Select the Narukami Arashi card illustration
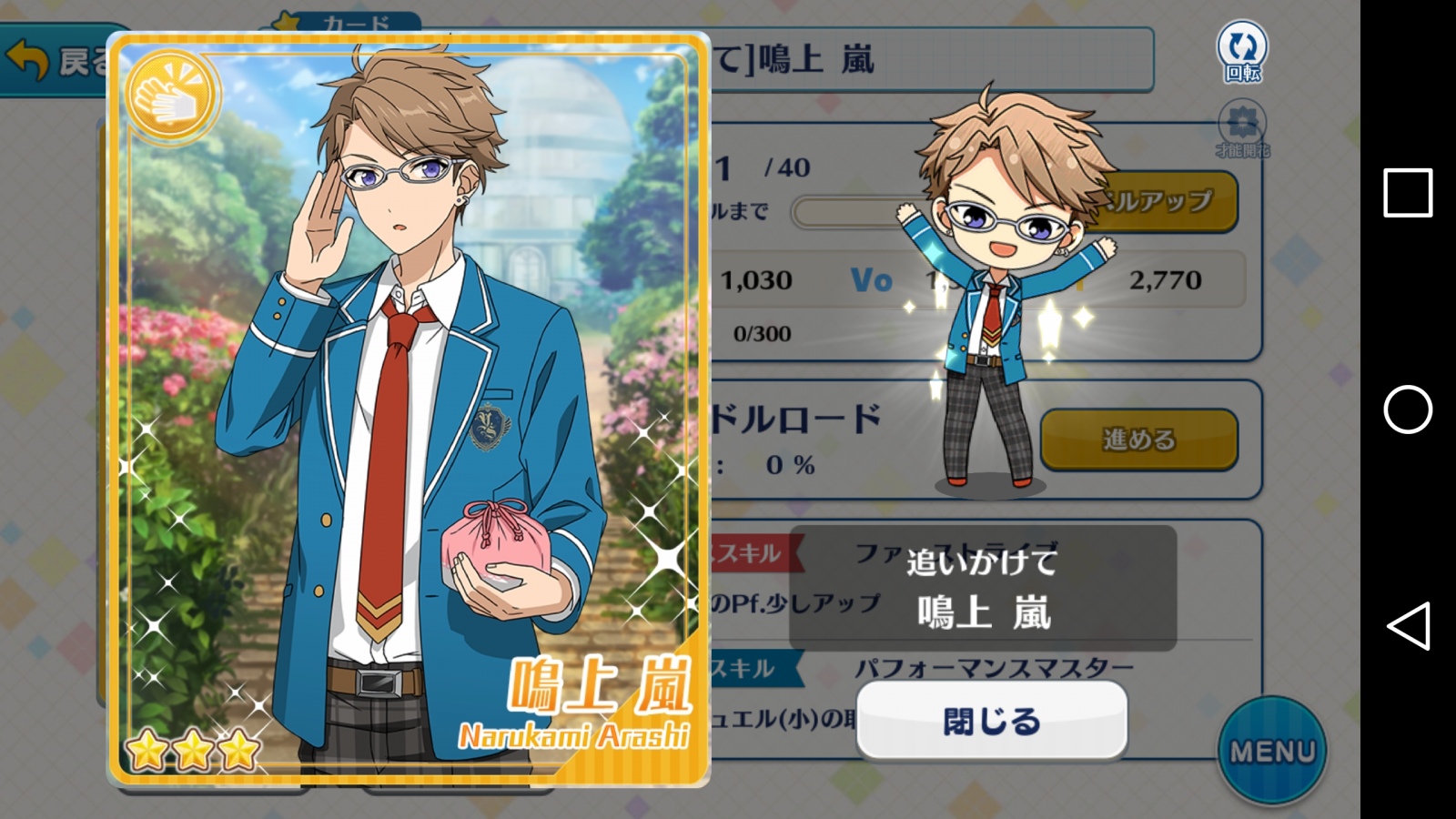The height and width of the screenshot is (819, 1456). [408, 409]
